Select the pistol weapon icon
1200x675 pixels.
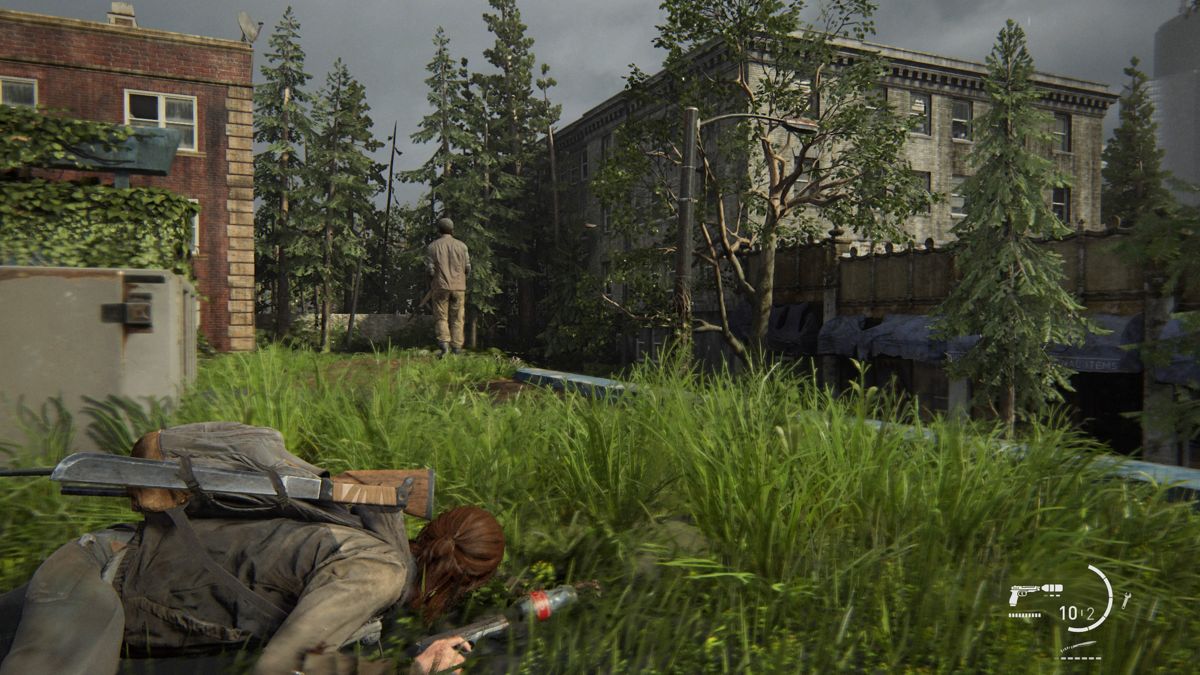click(1024, 593)
